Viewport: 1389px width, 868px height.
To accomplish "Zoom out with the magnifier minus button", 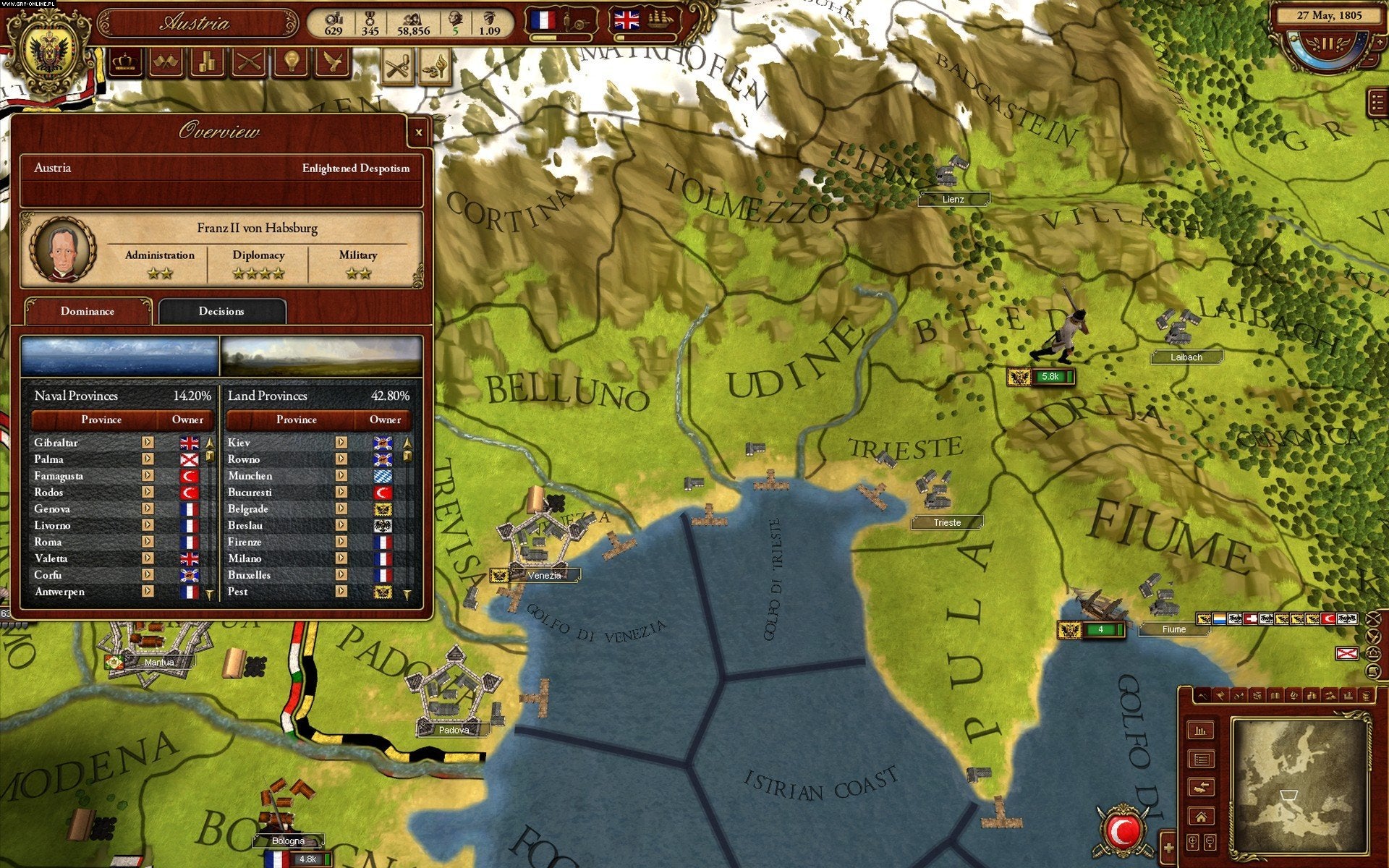I will pyautogui.click(x=1210, y=843).
